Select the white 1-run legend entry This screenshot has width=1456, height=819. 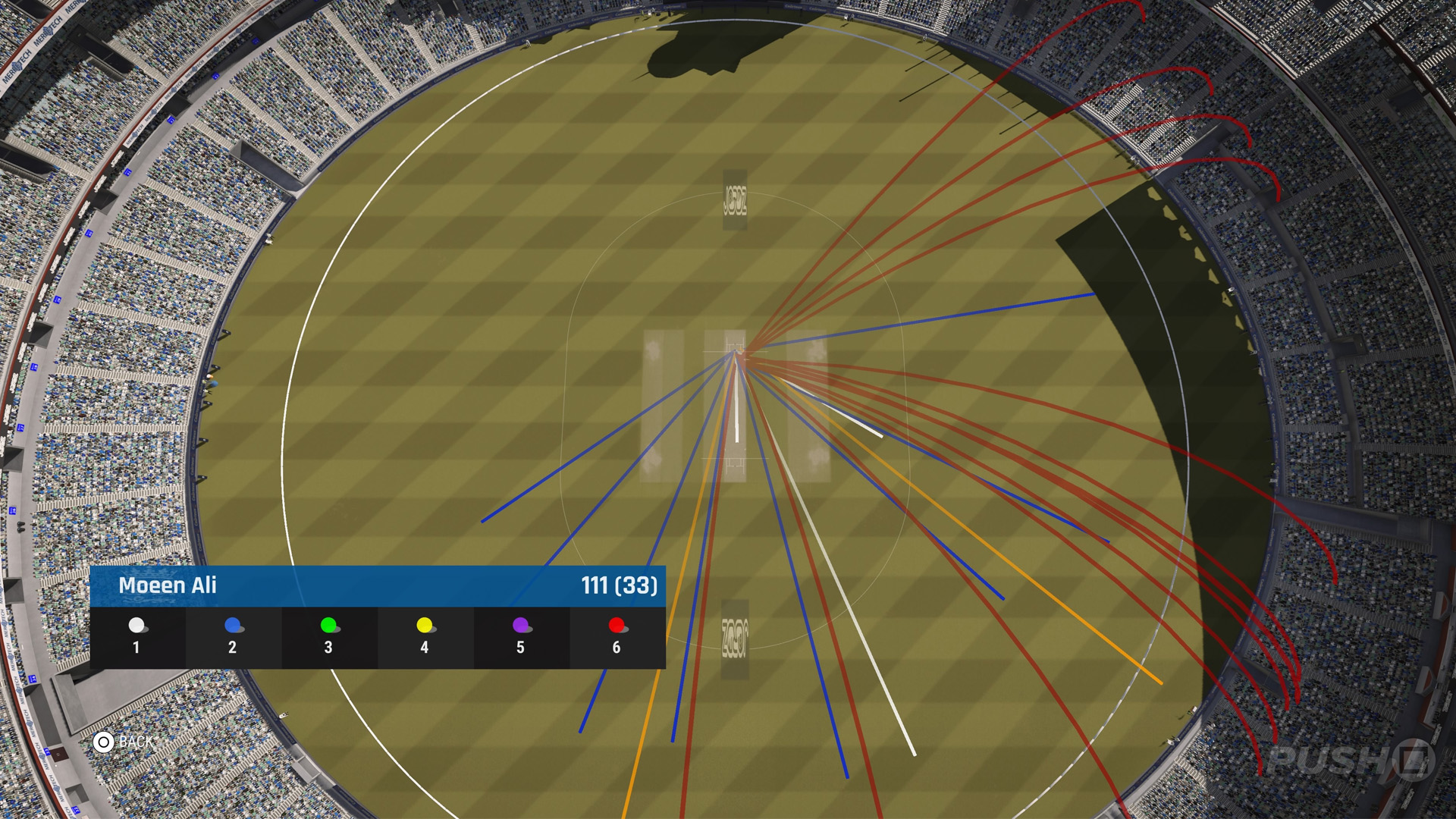tap(137, 636)
